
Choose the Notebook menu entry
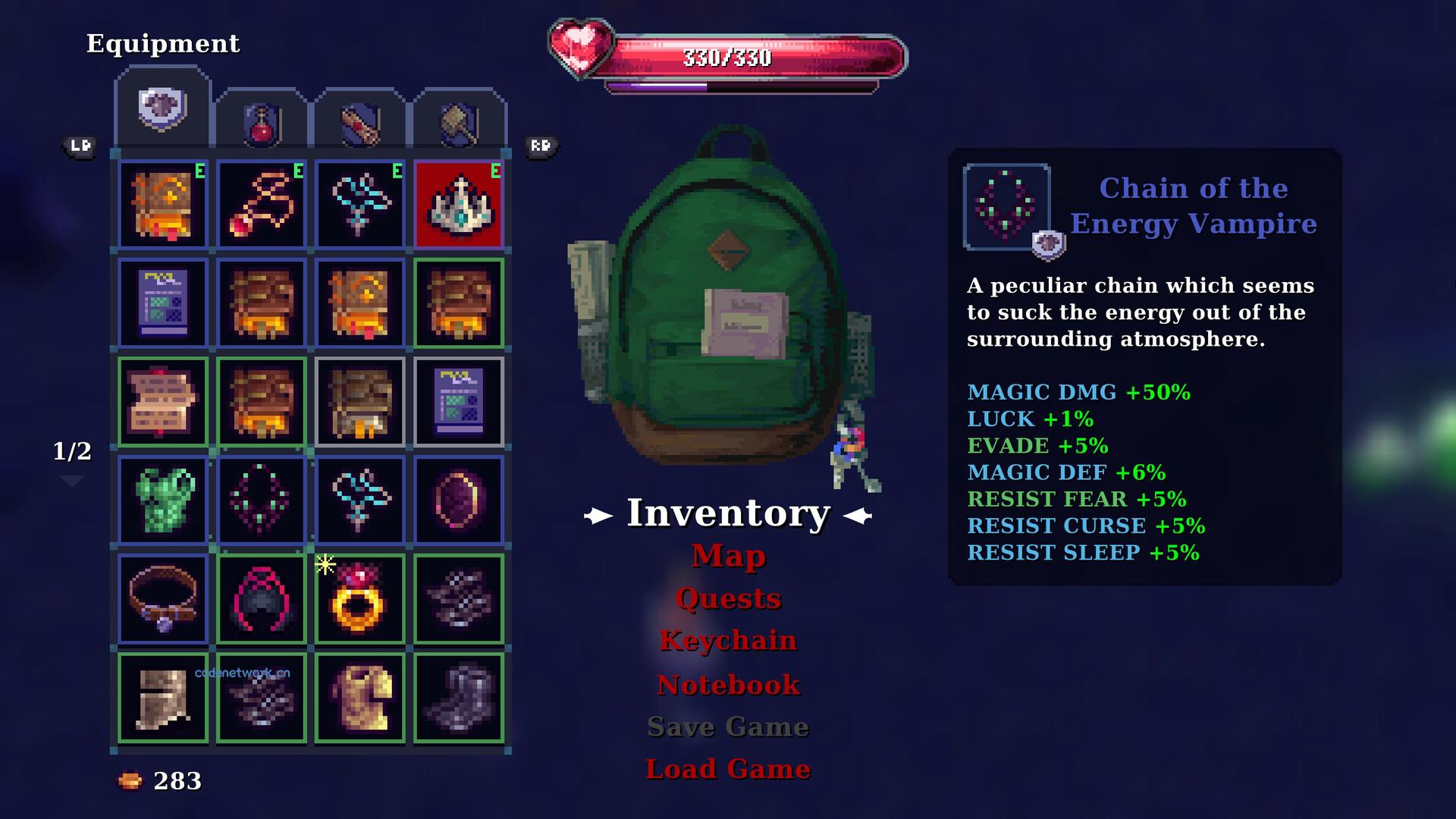728,685
